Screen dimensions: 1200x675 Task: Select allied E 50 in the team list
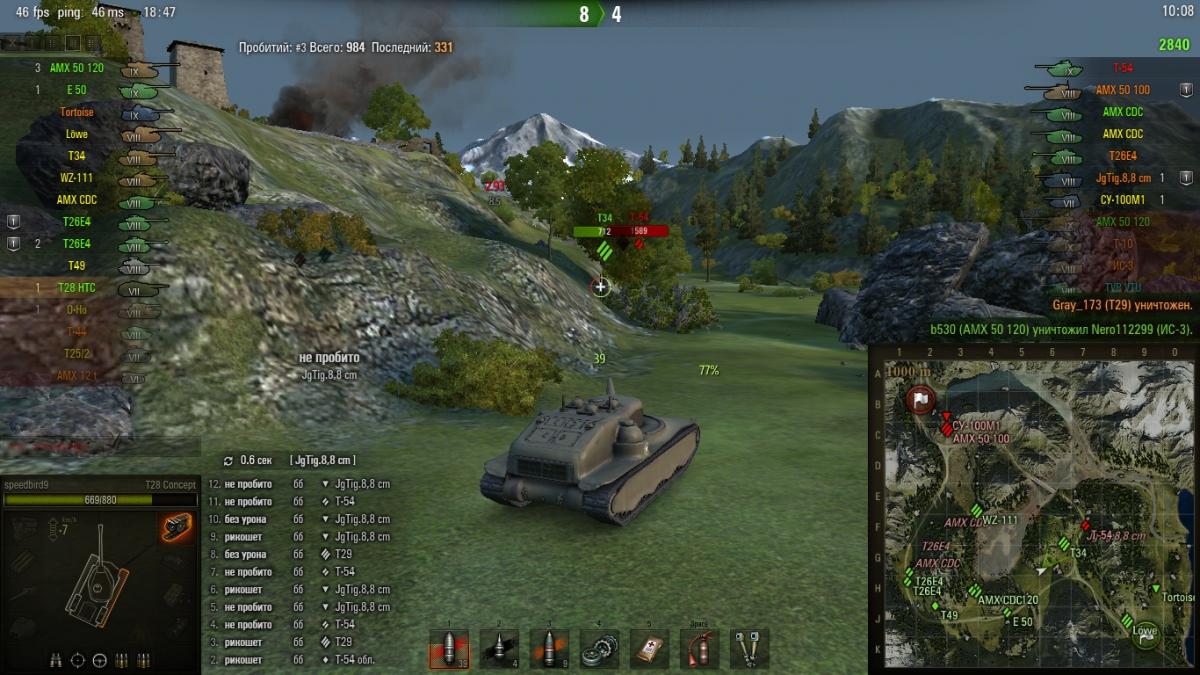coord(77,90)
